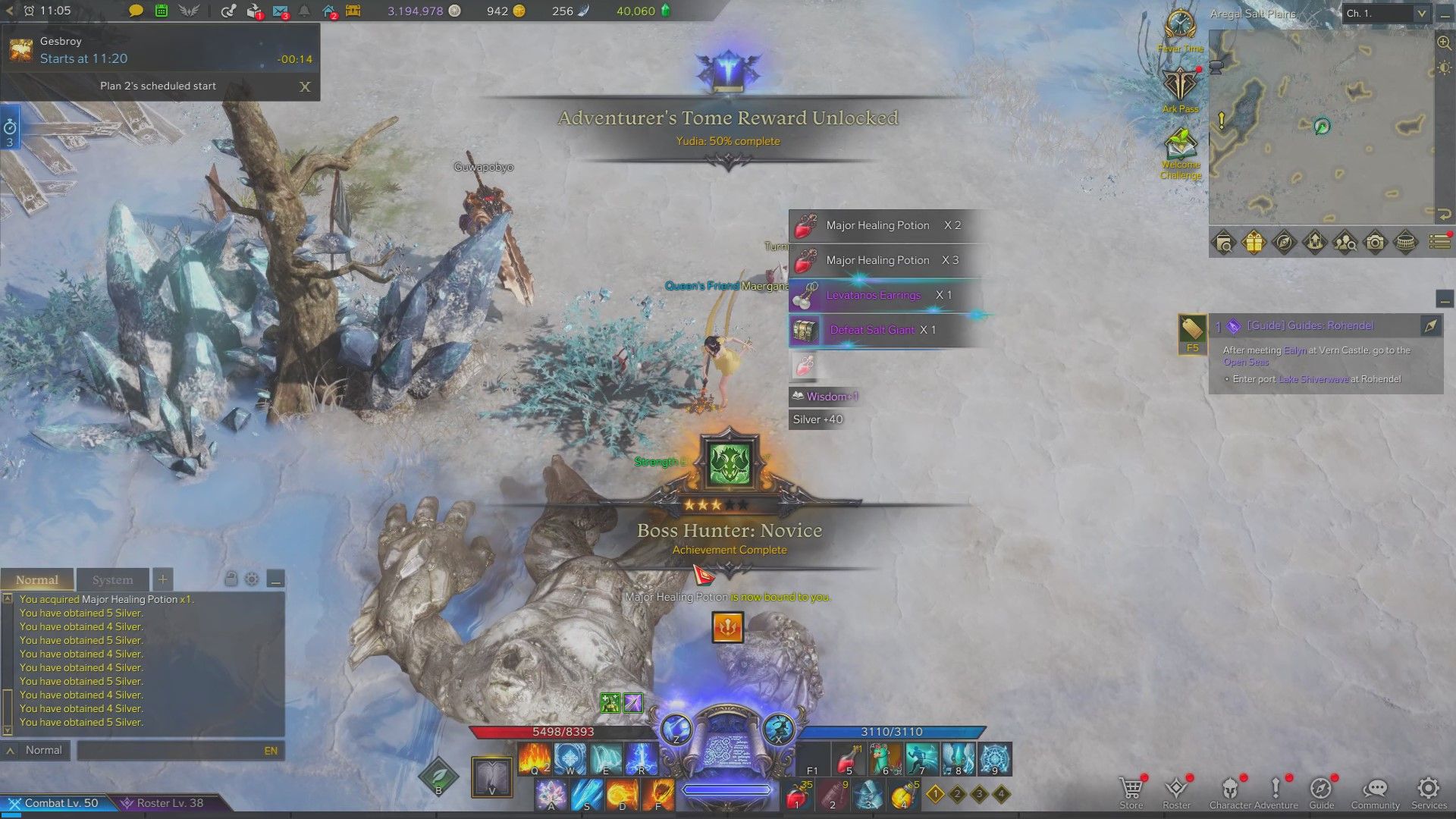Switch to the System chat tab
Image resolution: width=1456 pixels, height=819 pixels.
[112, 579]
